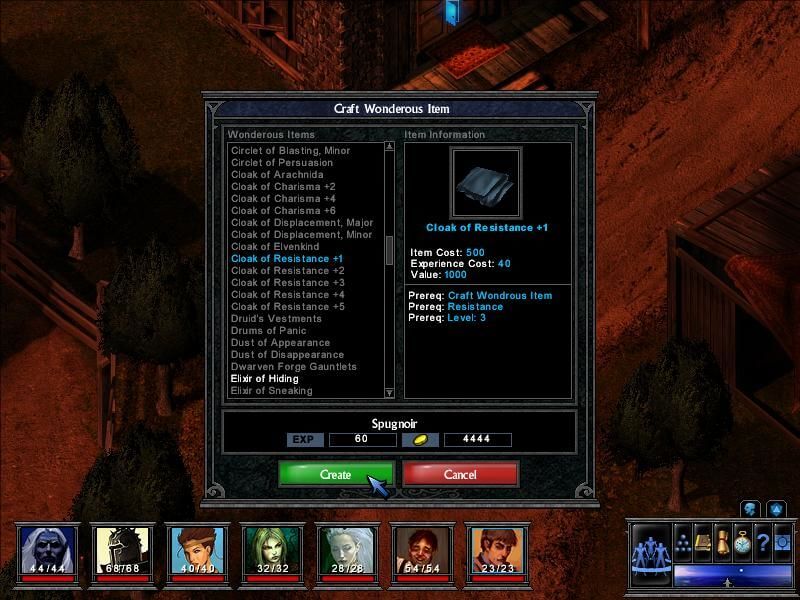The image size is (800, 600).
Task: Choose Cloak of Charisma +4 entry
Action: click(285, 199)
